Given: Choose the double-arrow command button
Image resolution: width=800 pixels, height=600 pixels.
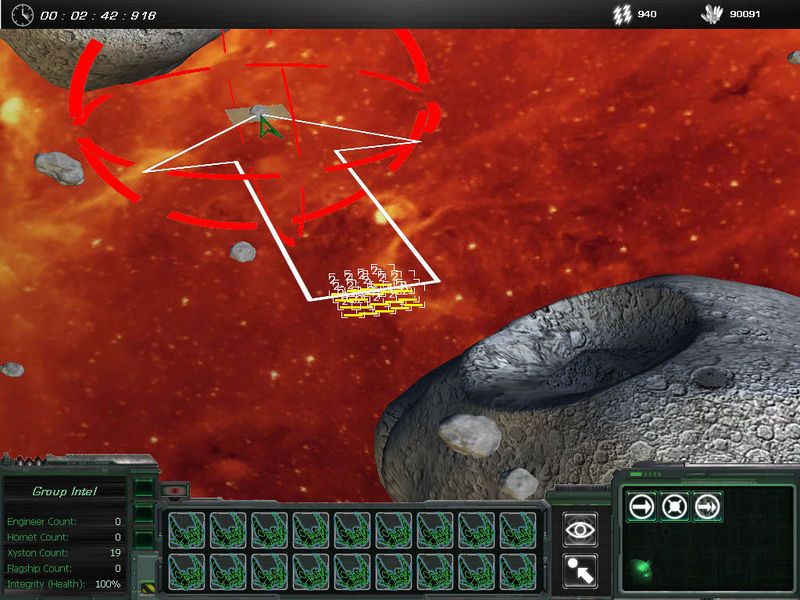Looking at the screenshot, I should [707, 506].
